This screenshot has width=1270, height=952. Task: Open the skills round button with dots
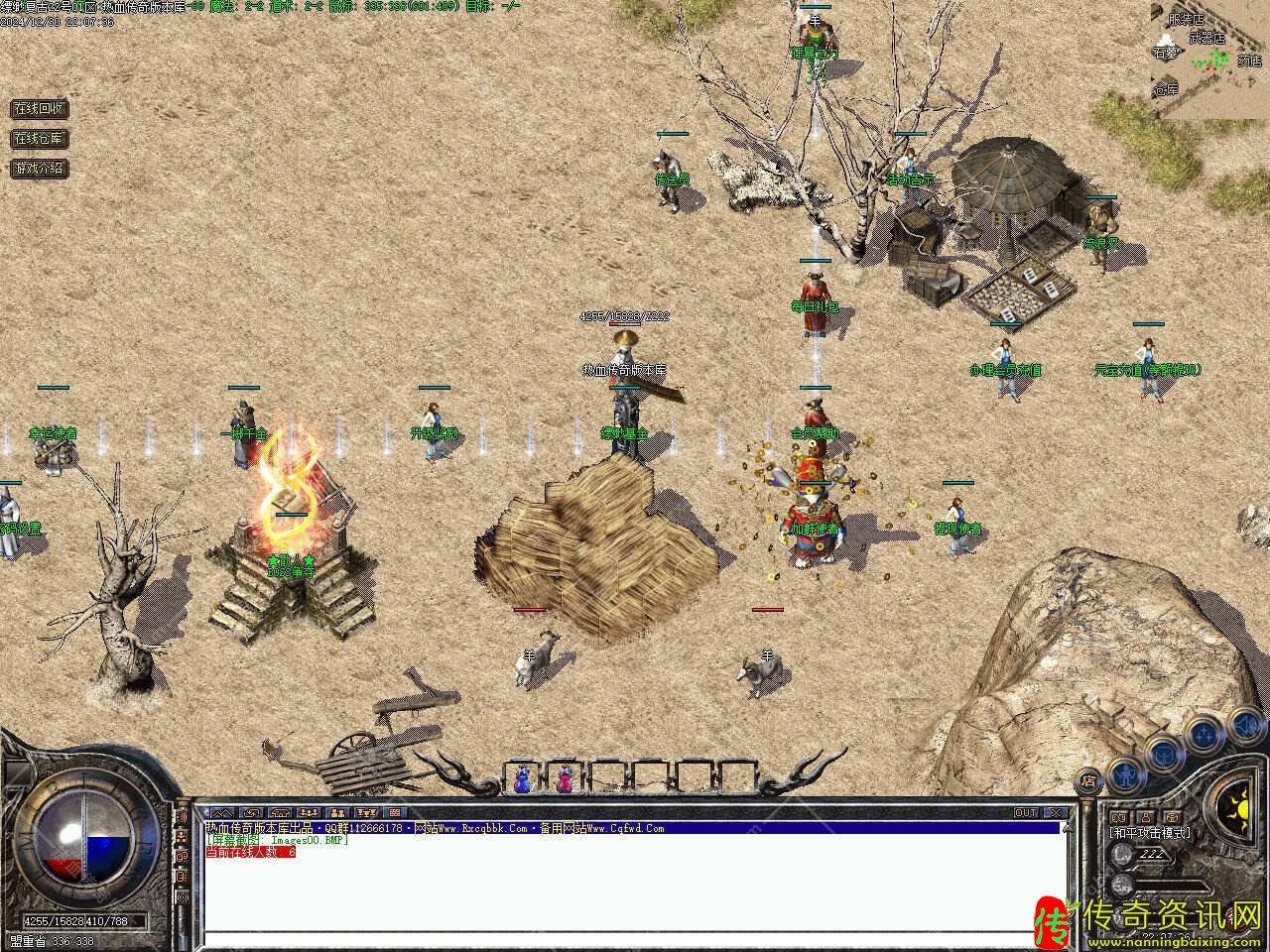[x=1204, y=735]
